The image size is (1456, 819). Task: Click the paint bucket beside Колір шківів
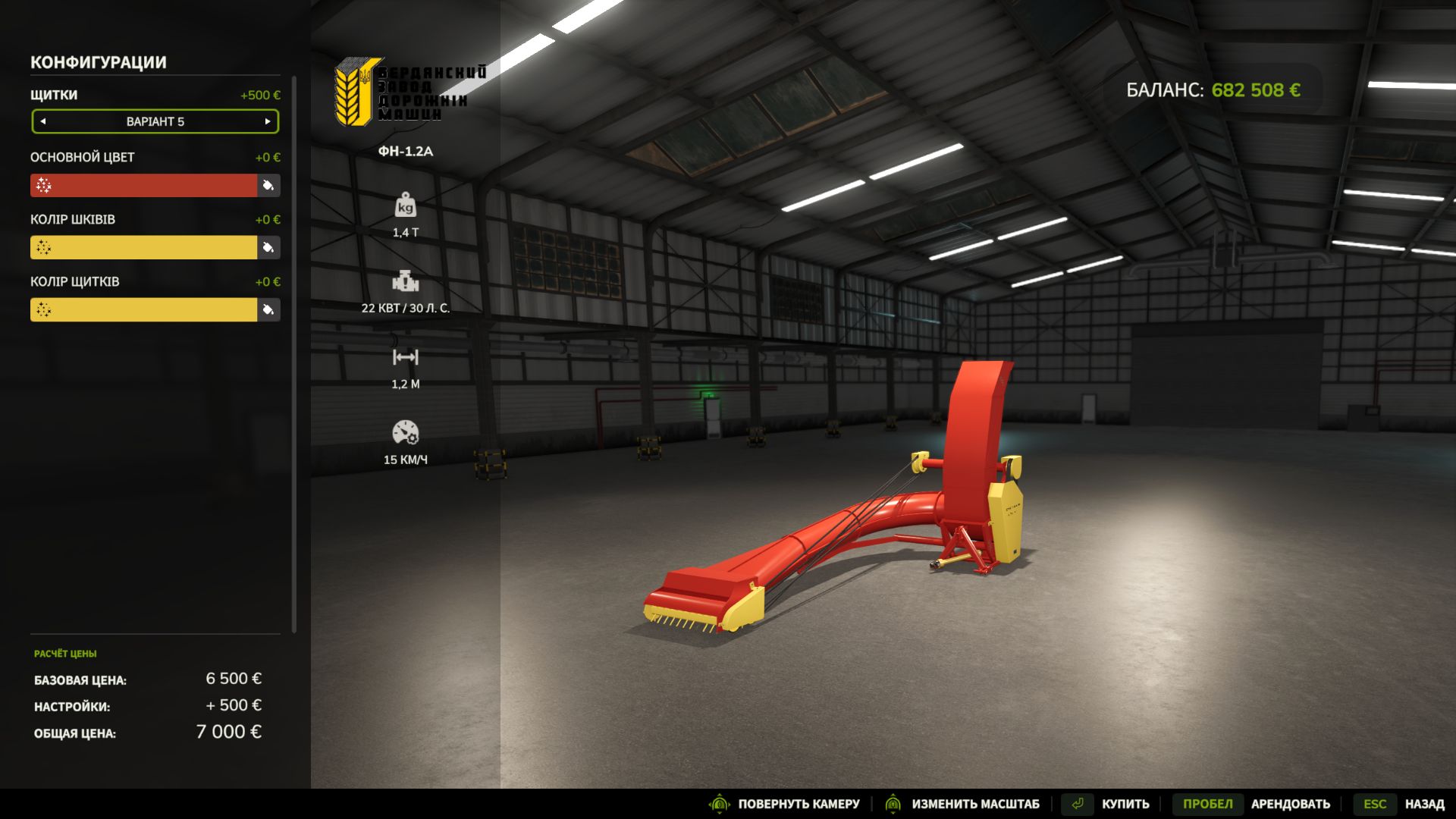coord(268,248)
